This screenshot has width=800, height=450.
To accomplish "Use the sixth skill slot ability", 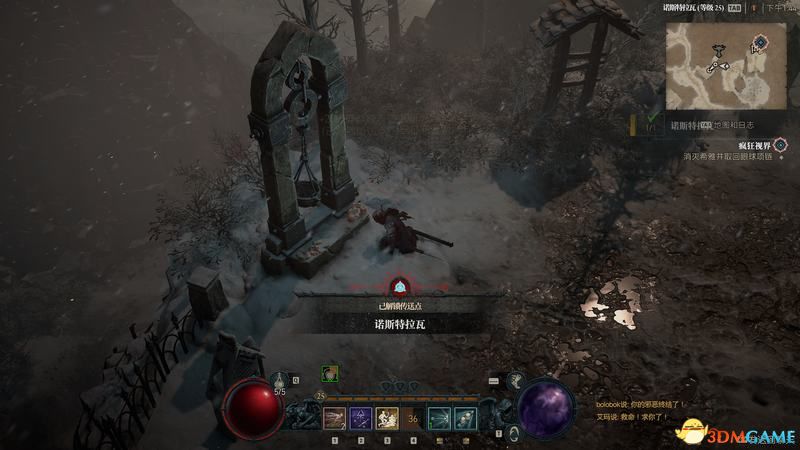I will tap(464, 418).
